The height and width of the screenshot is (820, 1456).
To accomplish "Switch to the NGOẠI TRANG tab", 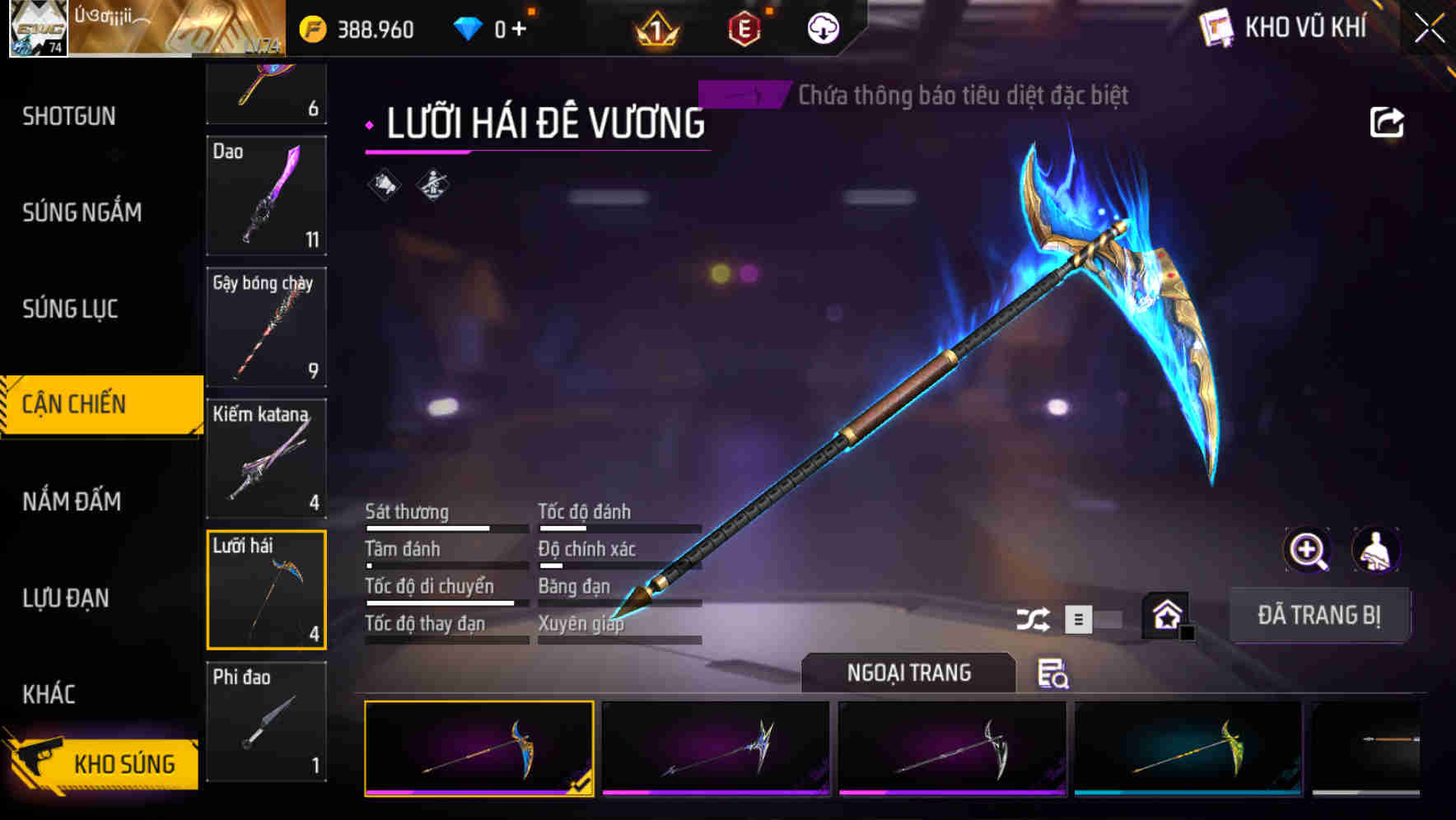I will tap(910, 673).
